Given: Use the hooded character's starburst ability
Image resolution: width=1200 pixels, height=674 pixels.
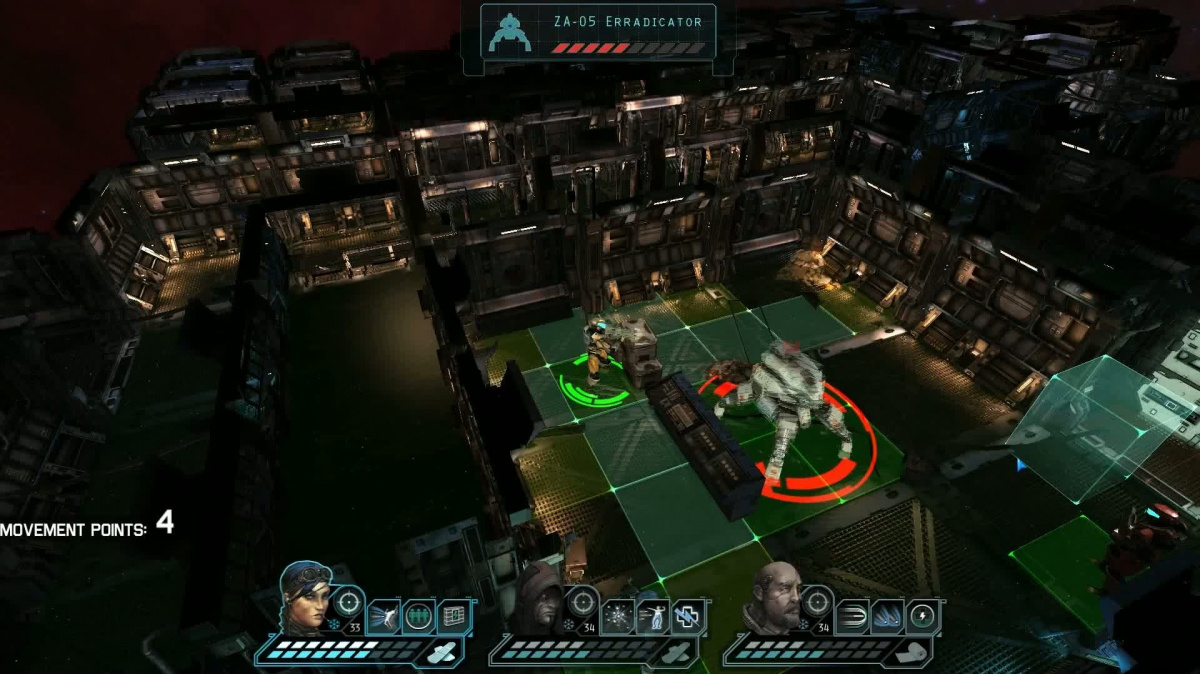Looking at the screenshot, I should tap(617, 617).
